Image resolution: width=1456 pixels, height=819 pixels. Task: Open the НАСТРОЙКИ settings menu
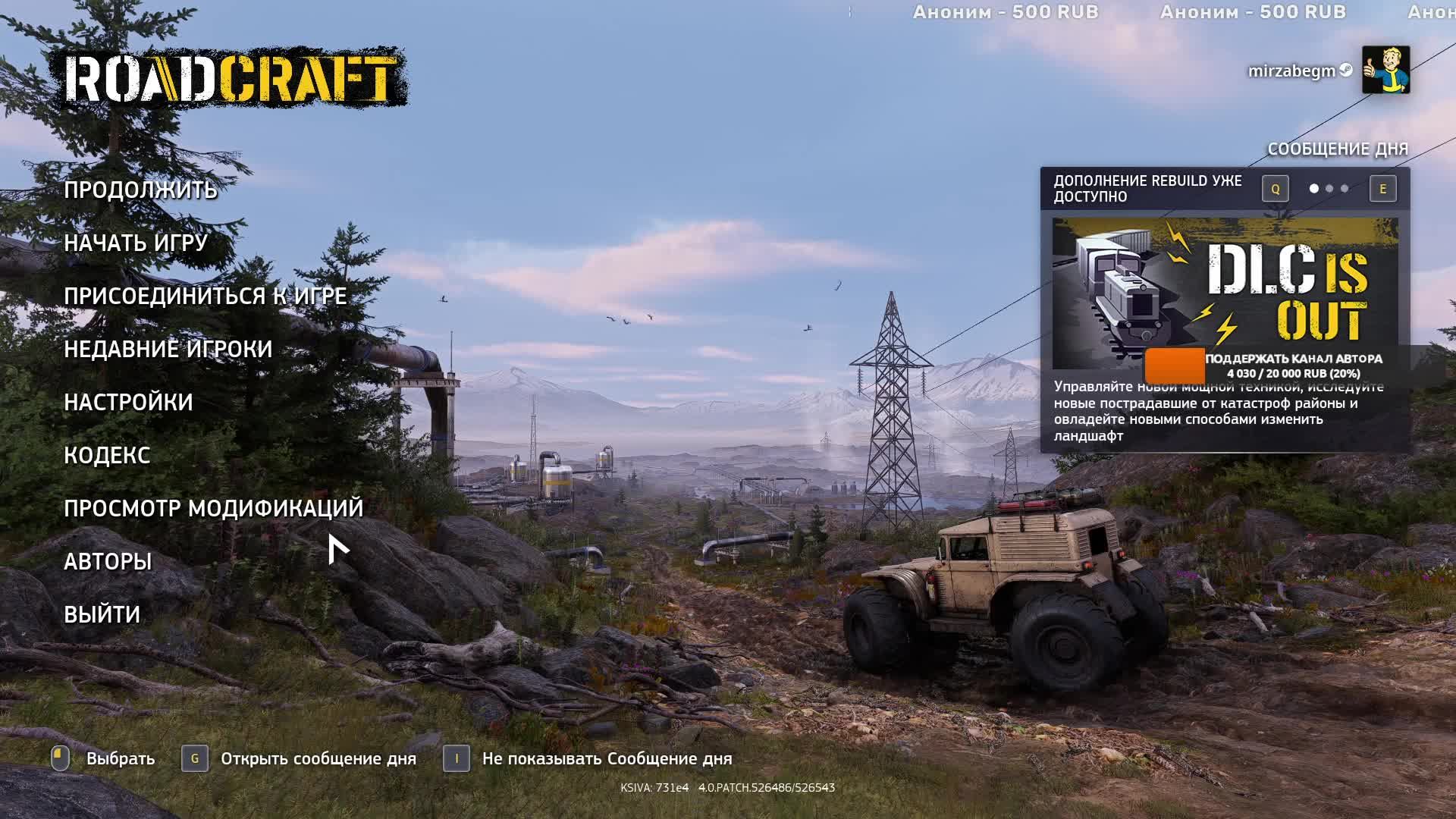pos(128,402)
